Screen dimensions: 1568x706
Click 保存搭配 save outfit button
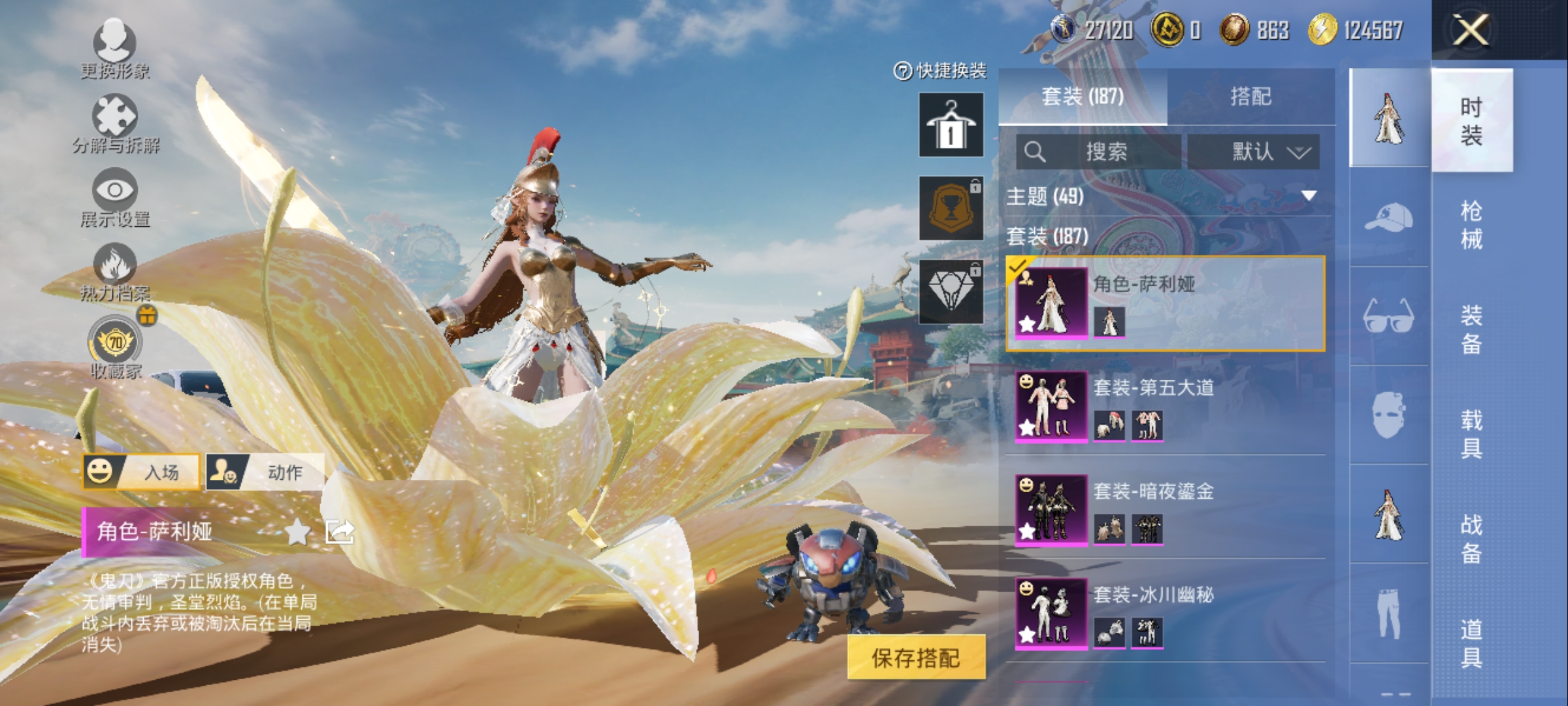(916, 658)
